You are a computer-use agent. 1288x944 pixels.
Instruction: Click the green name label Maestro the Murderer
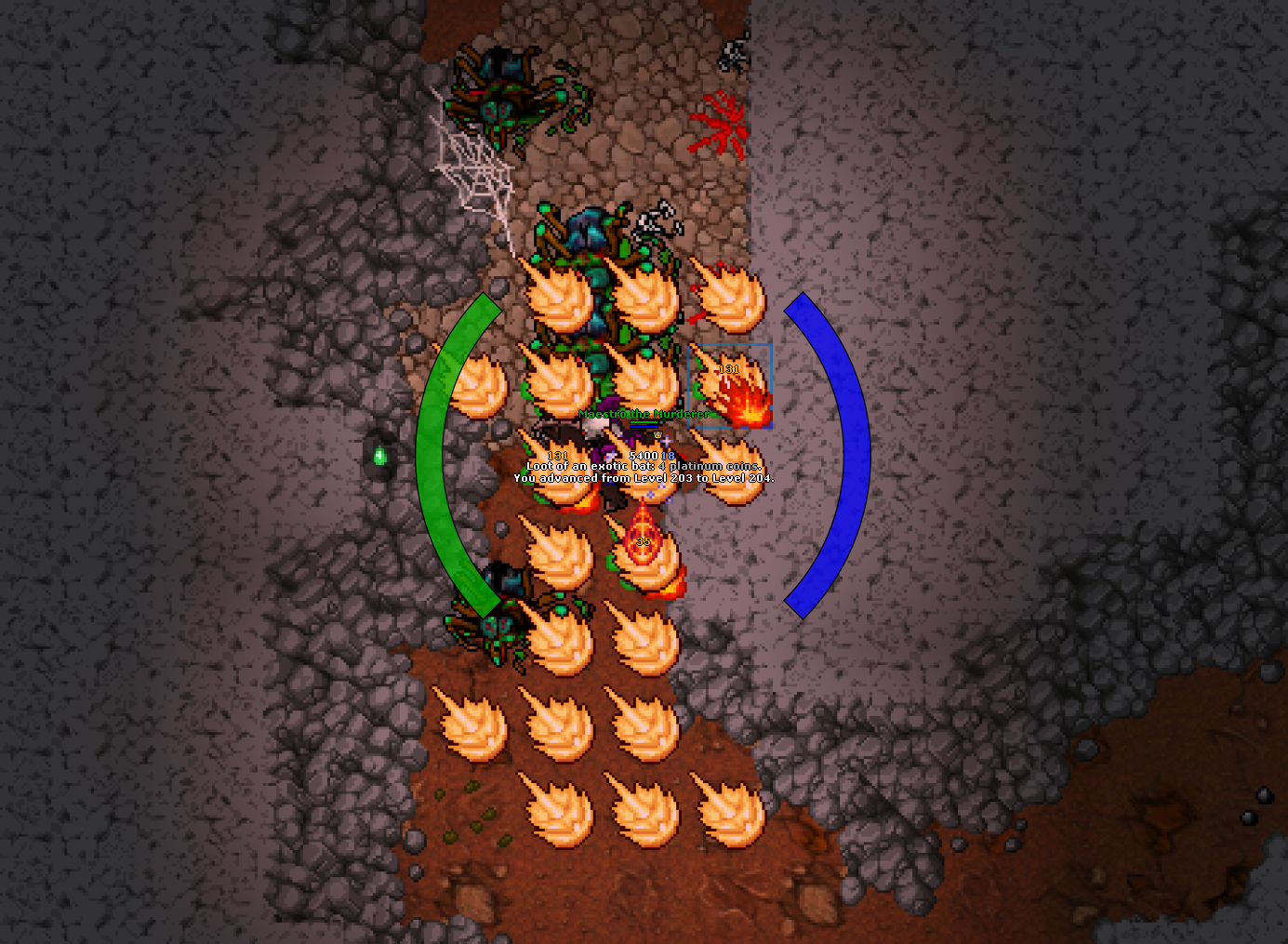[x=644, y=414]
